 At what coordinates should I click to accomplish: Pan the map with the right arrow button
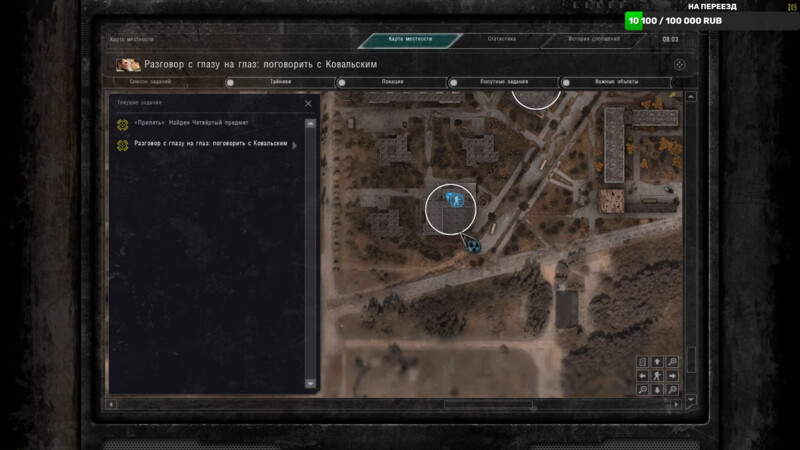coord(672,375)
